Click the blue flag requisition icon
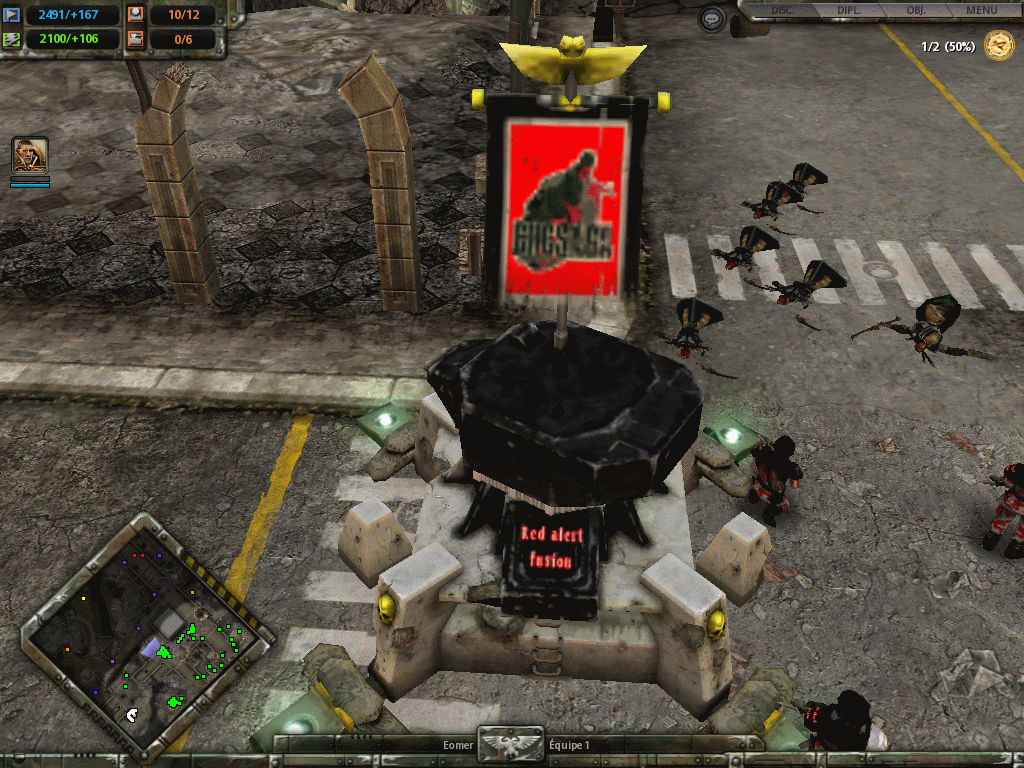Viewport: 1024px width, 768px height. [13, 15]
